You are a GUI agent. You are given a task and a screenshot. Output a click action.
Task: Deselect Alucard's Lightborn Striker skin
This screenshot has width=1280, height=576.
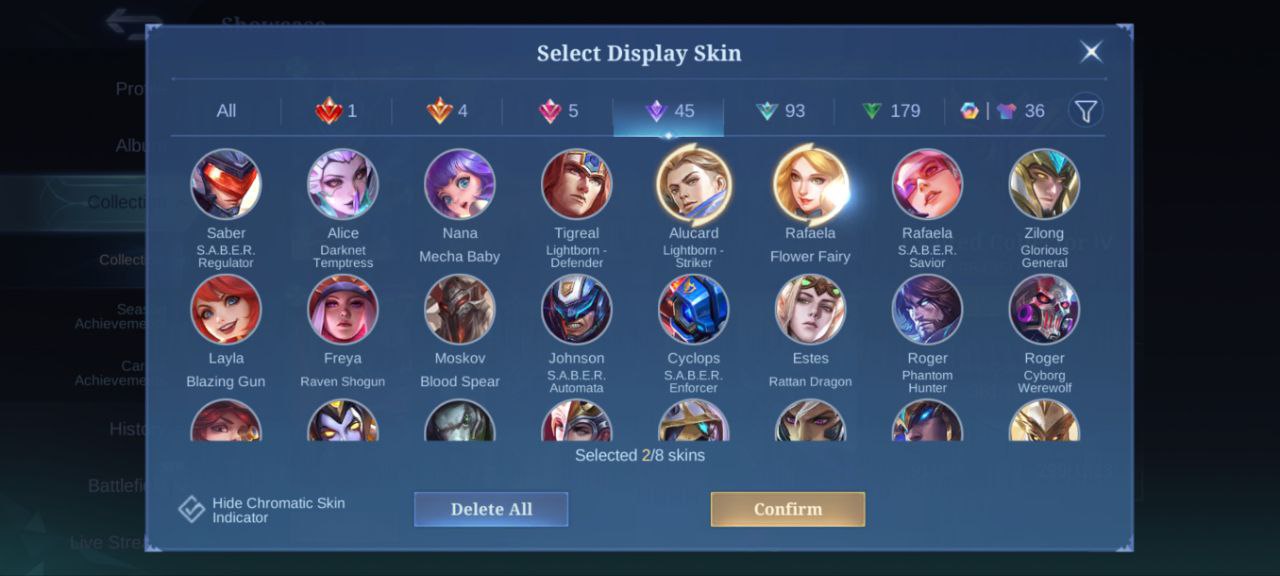[x=694, y=185]
